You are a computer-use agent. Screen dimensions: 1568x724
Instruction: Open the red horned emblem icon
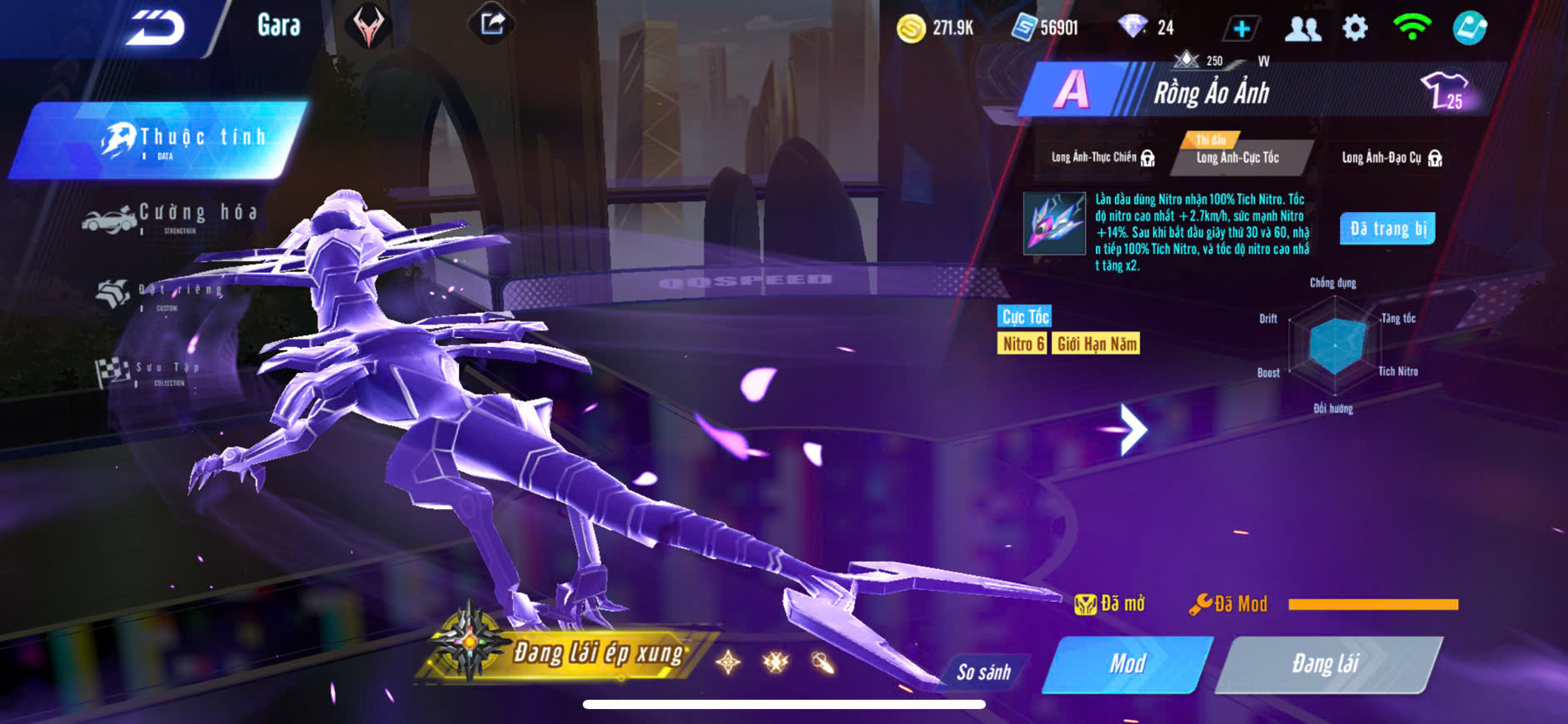368,27
